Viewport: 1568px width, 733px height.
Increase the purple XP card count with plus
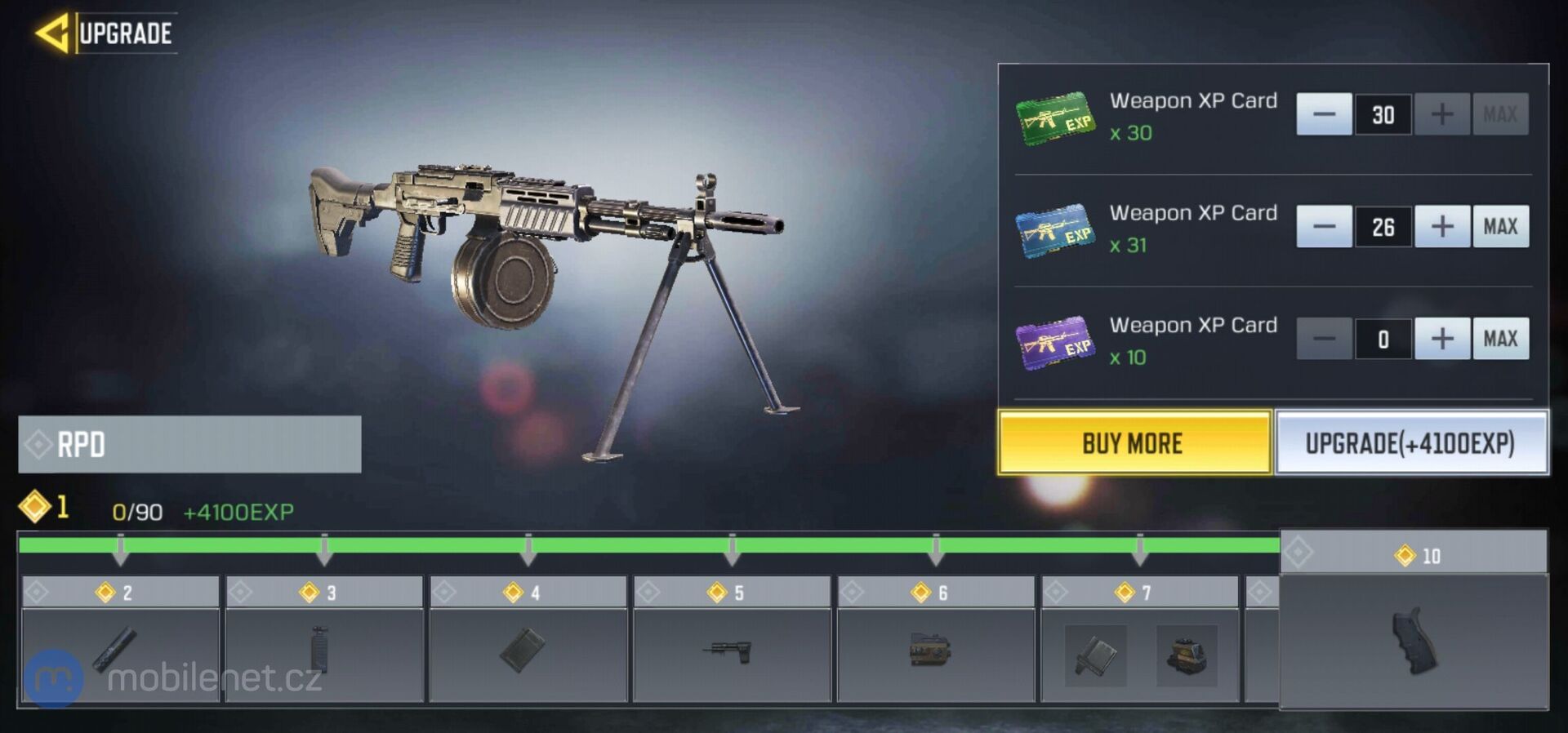coord(1441,339)
